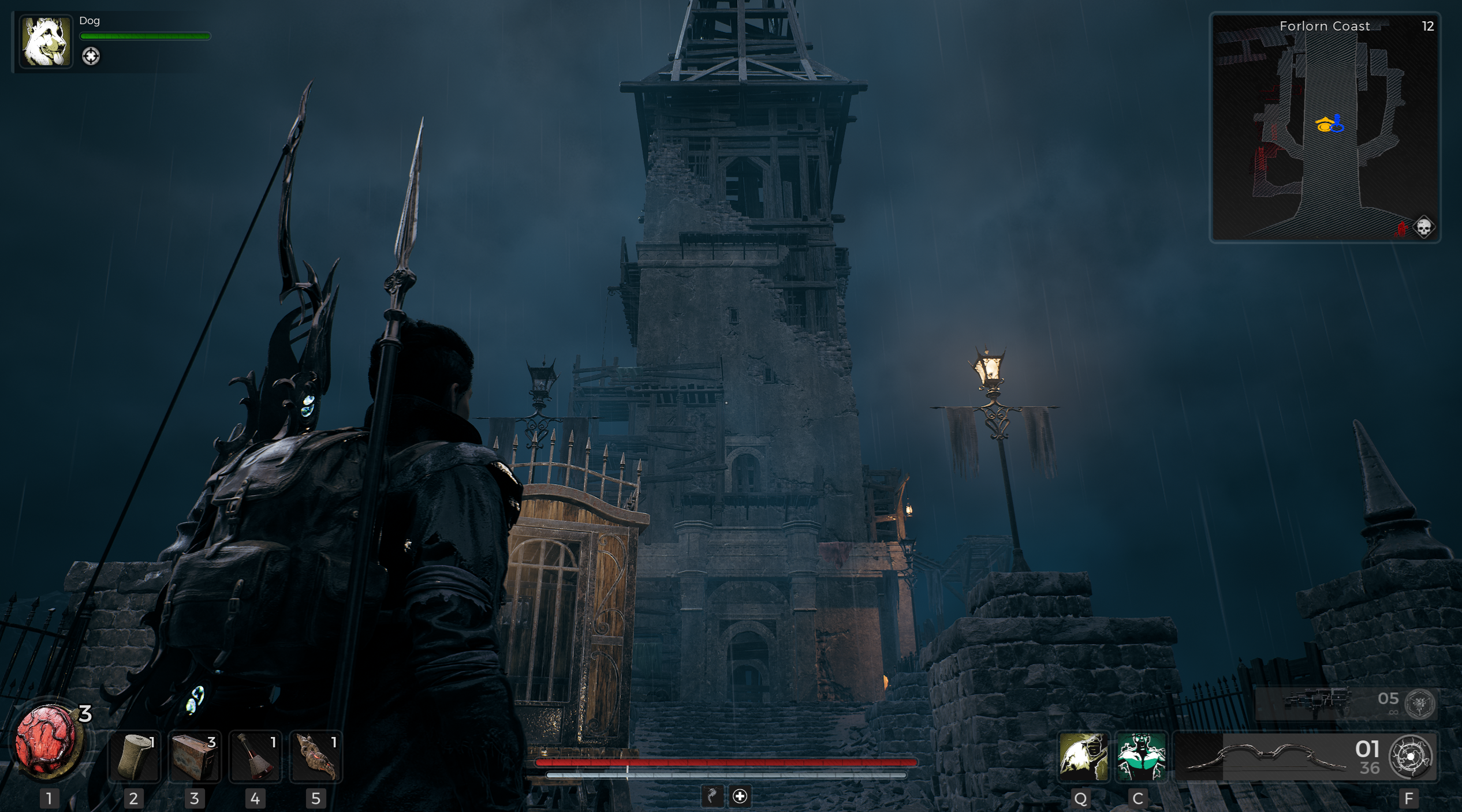1462x812 pixels.
Task: Activate the lightning skill bound to C
Action: [1142, 756]
